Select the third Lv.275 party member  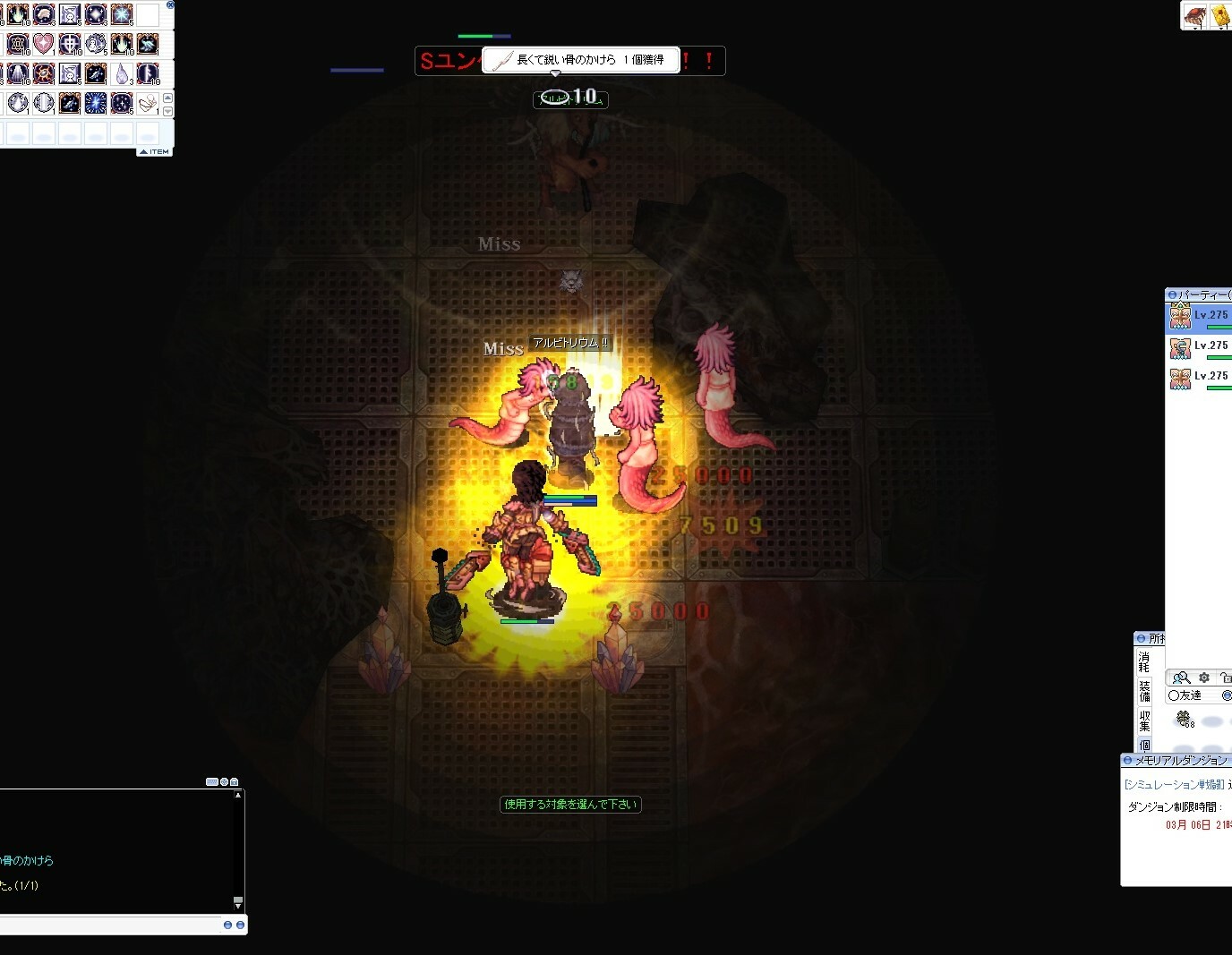pyautogui.click(x=1200, y=378)
